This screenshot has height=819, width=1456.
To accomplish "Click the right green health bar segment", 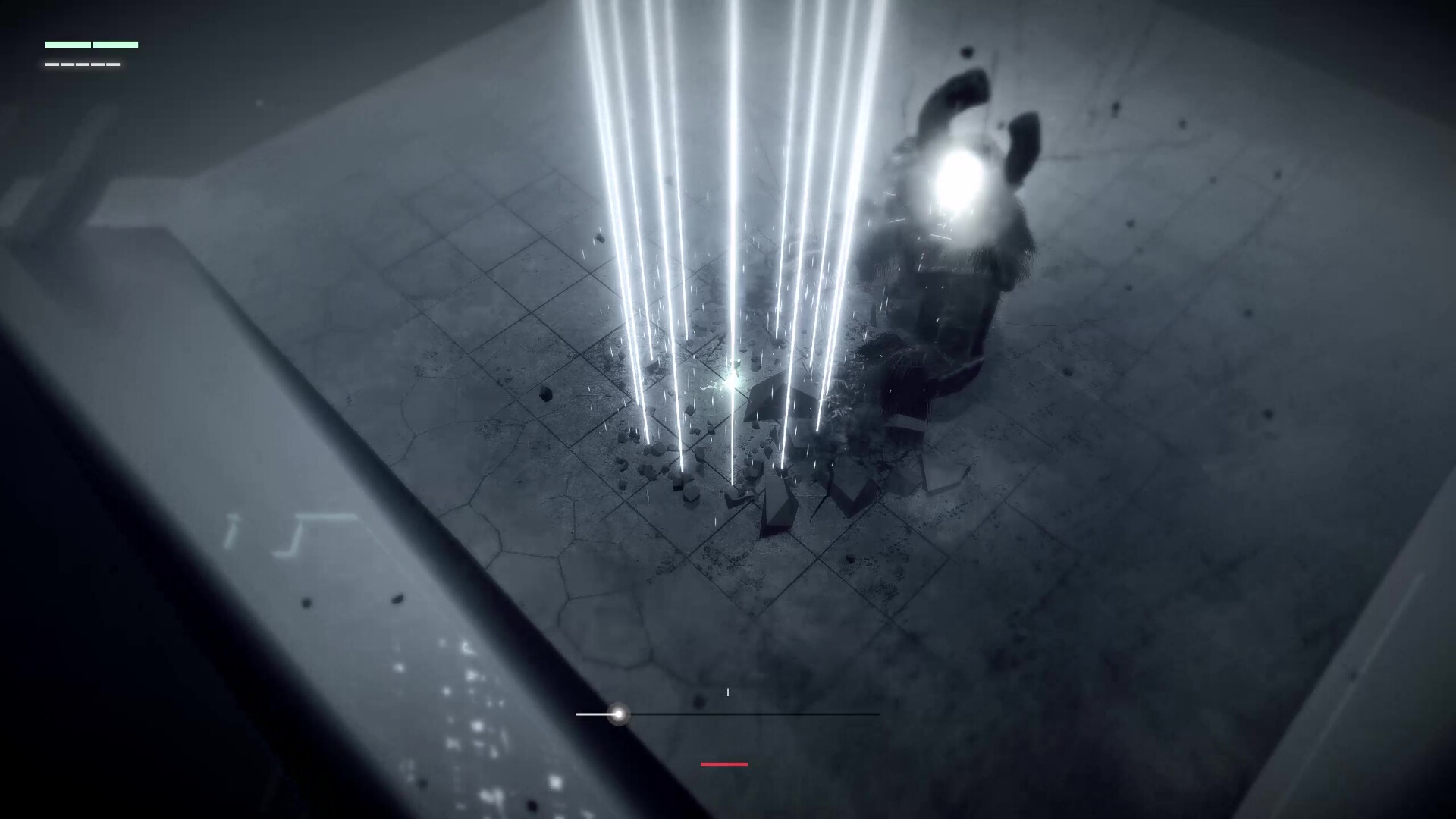I will click(x=115, y=45).
